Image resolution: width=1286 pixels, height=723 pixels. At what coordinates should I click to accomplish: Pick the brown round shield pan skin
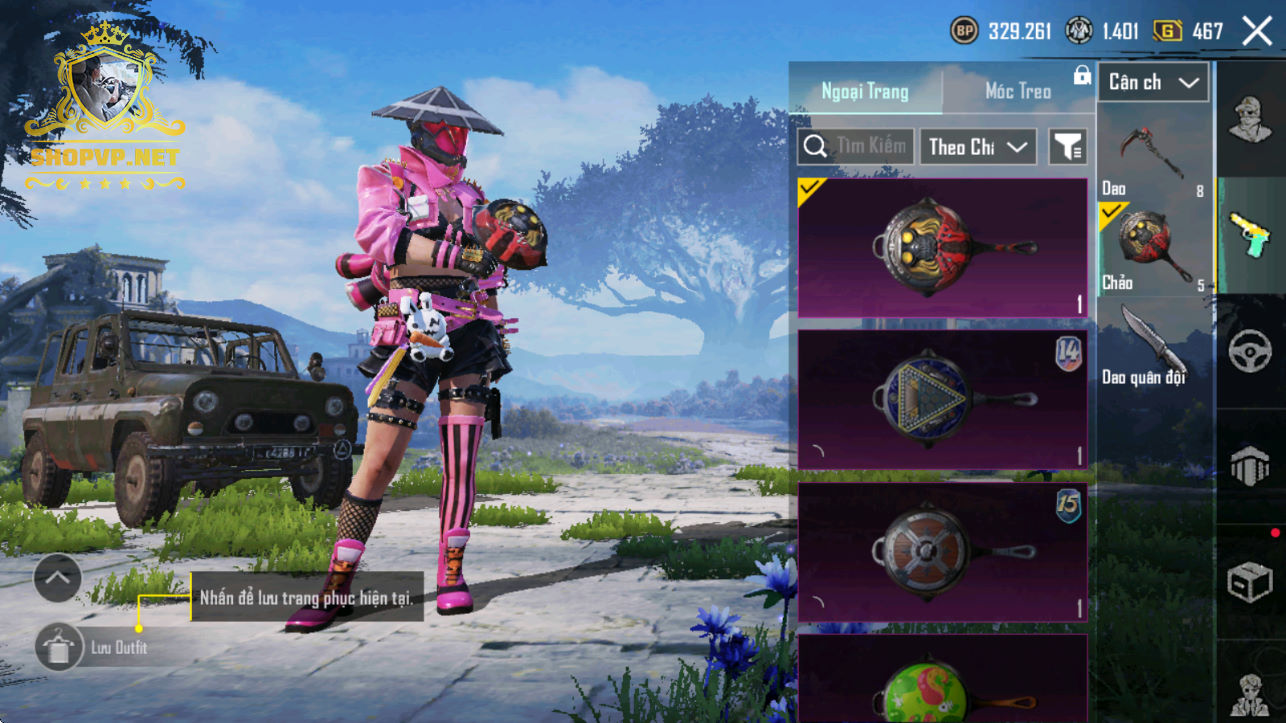click(x=942, y=552)
